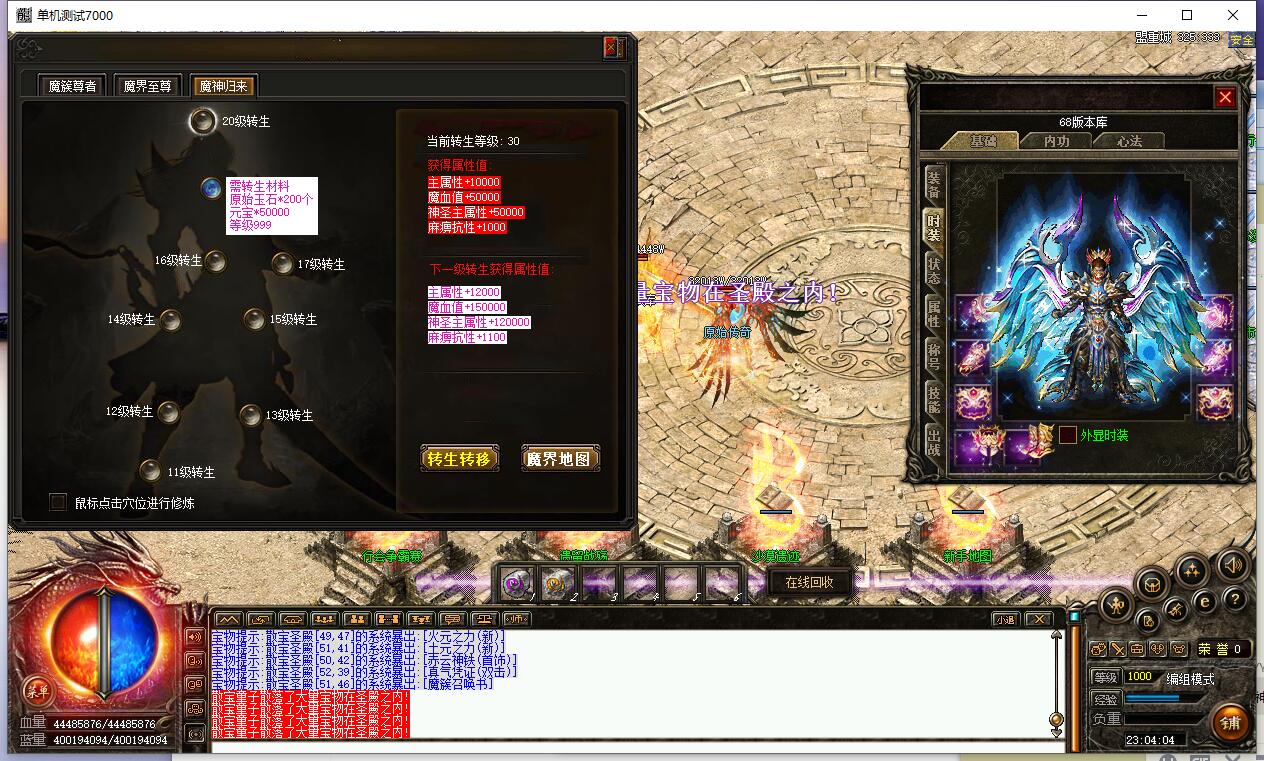The height and width of the screenshot is (761, 1264).
Task: Switch to the 魔族尊者 tab
Action: click(x=72, y=86)
